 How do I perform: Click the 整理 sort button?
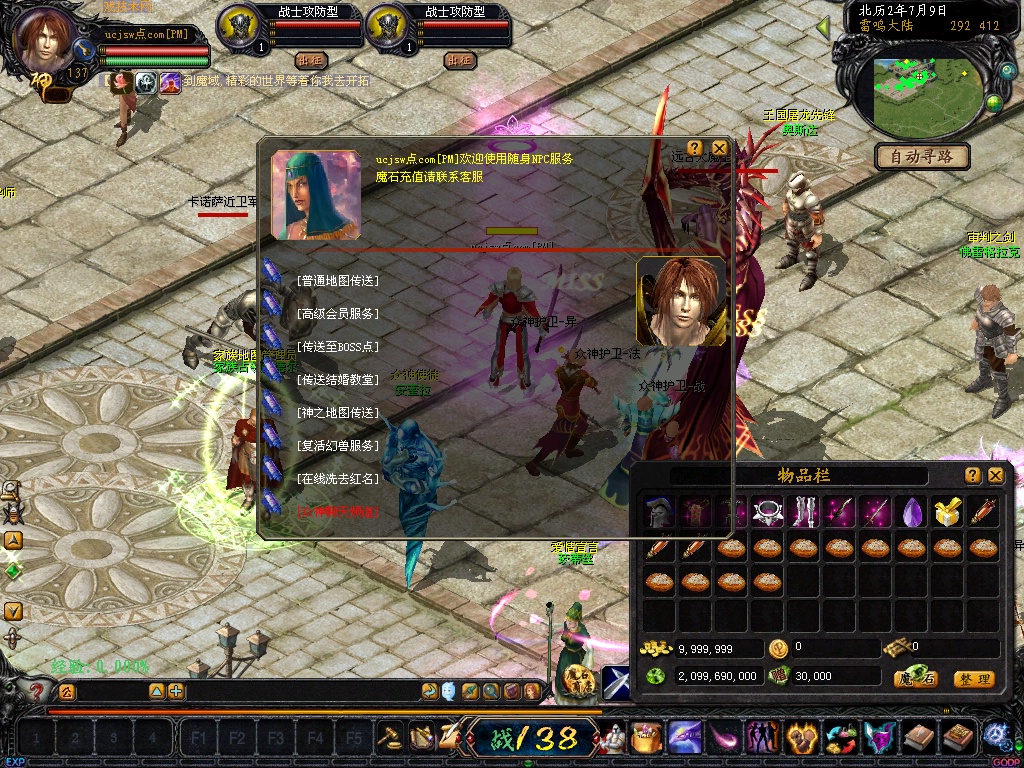973,679
